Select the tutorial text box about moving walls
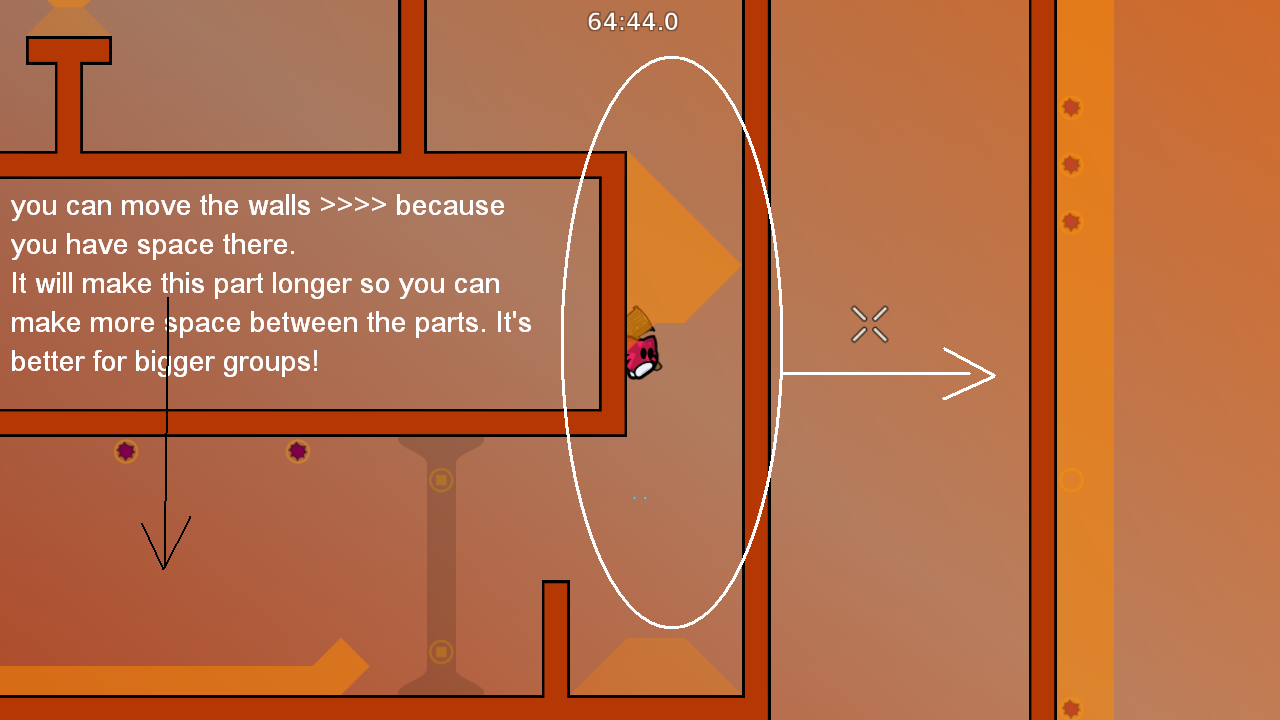Viewport: 1280px width, 720px height. pos(270,283)
